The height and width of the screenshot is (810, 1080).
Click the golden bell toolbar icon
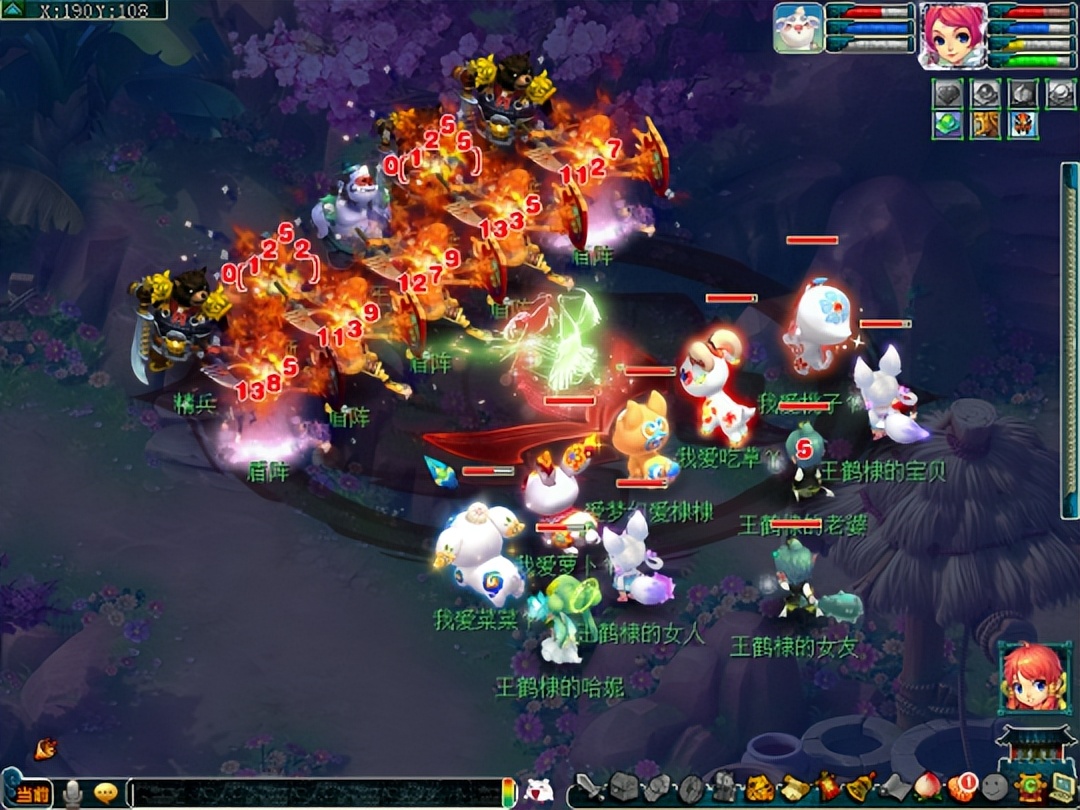pyautogui.click(x=862, y=788)
